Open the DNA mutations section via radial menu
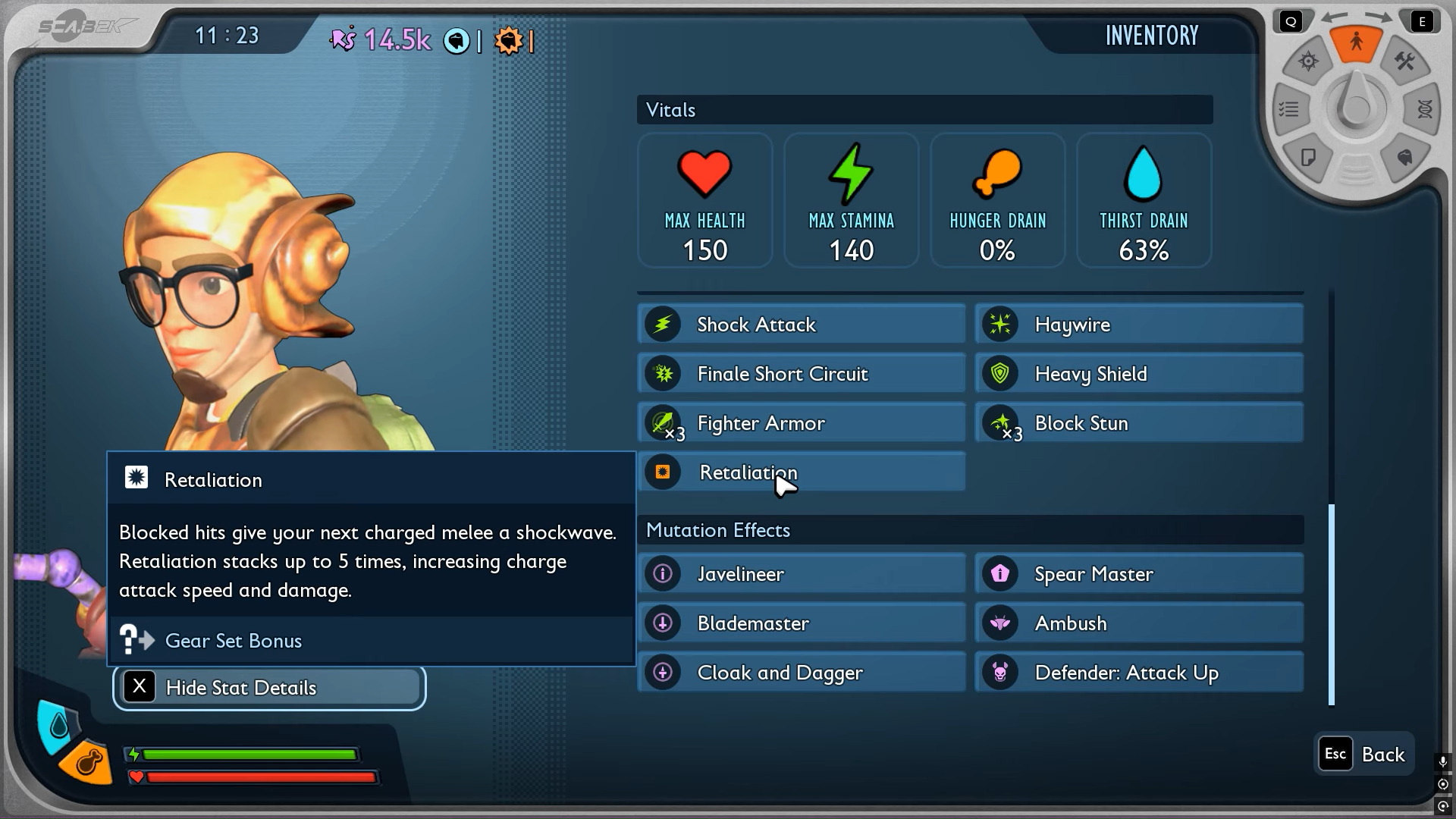1456x819 pixels. click(x=1424, y=110)
